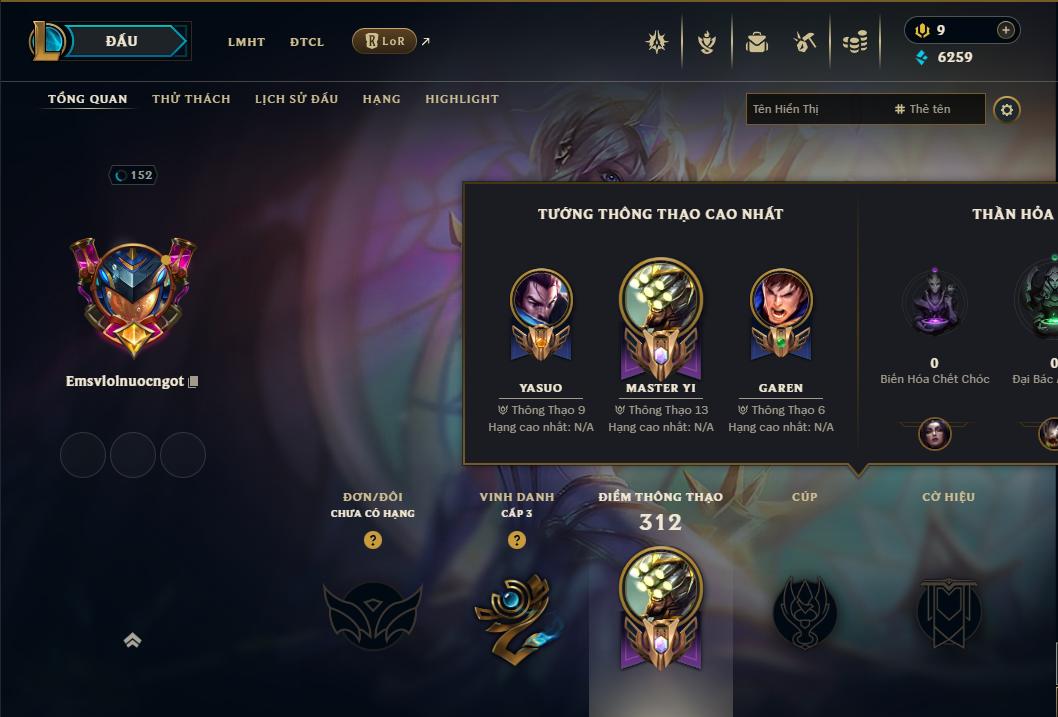The height and width of the screenshot is (717, 1058).
Task: Click the display name search field
Action: click(815, 109)
